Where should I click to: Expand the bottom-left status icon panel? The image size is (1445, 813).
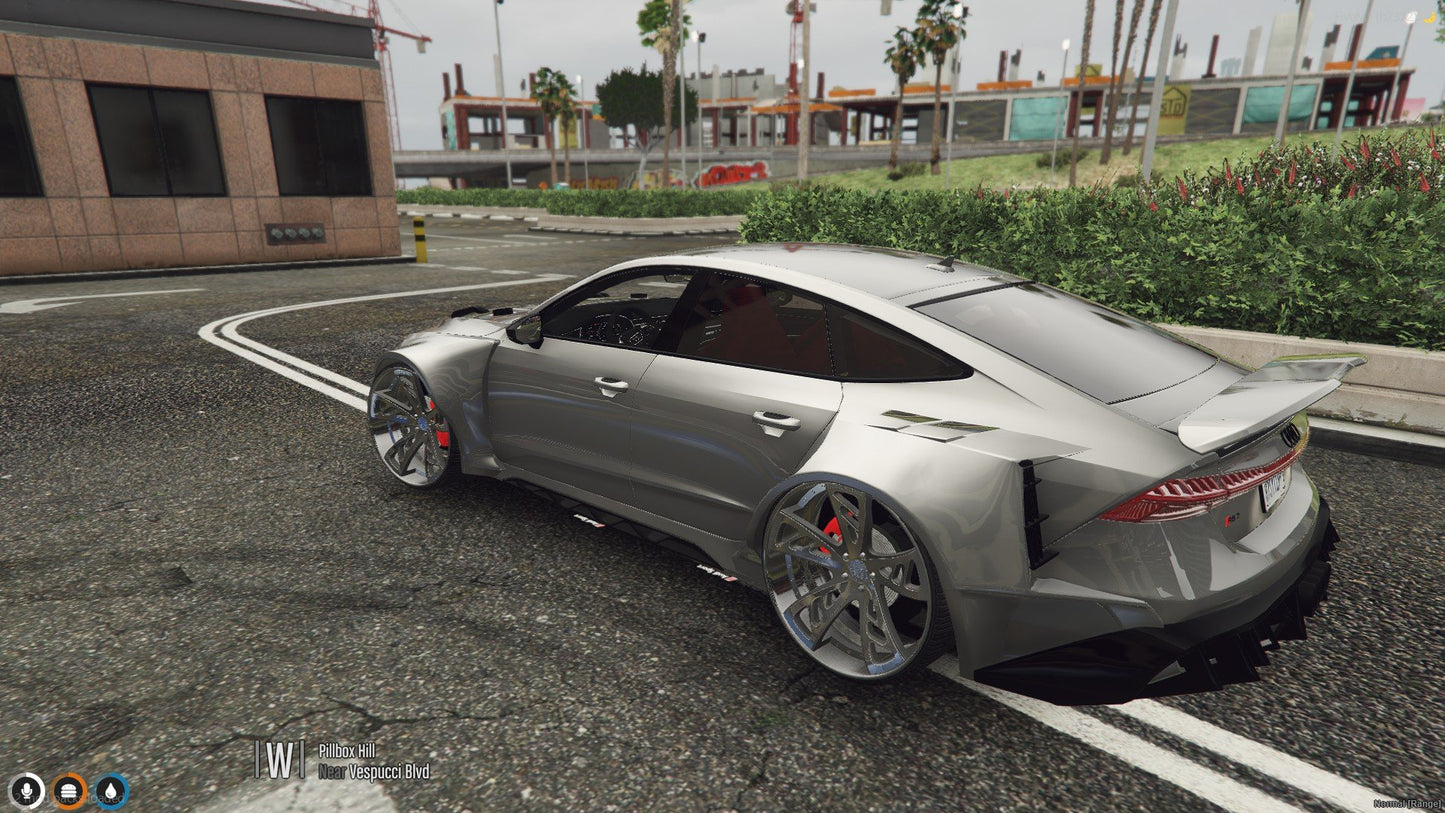tap(67, 790)
